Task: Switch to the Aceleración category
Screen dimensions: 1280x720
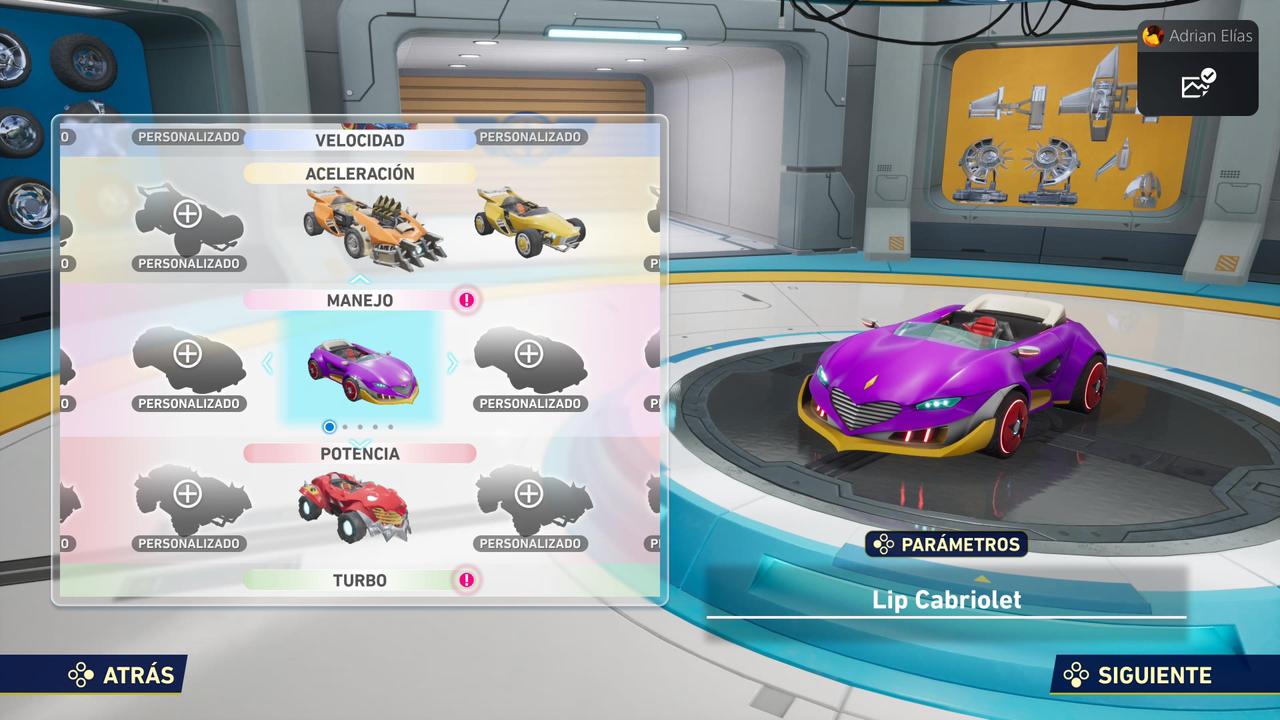Action: pos(360,174)
